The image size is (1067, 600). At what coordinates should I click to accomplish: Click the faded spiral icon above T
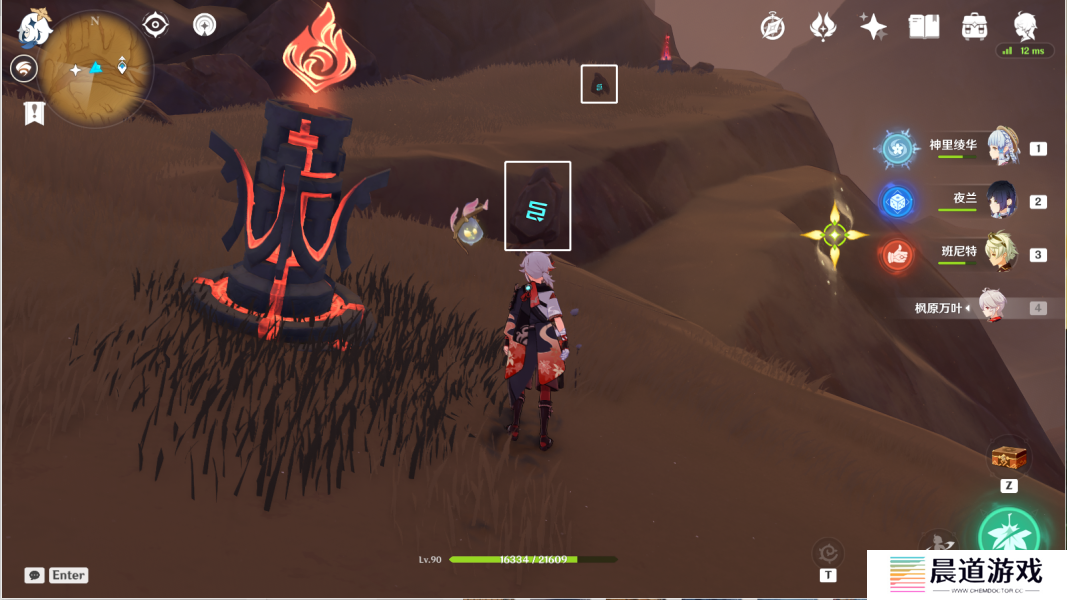[828, 551]
